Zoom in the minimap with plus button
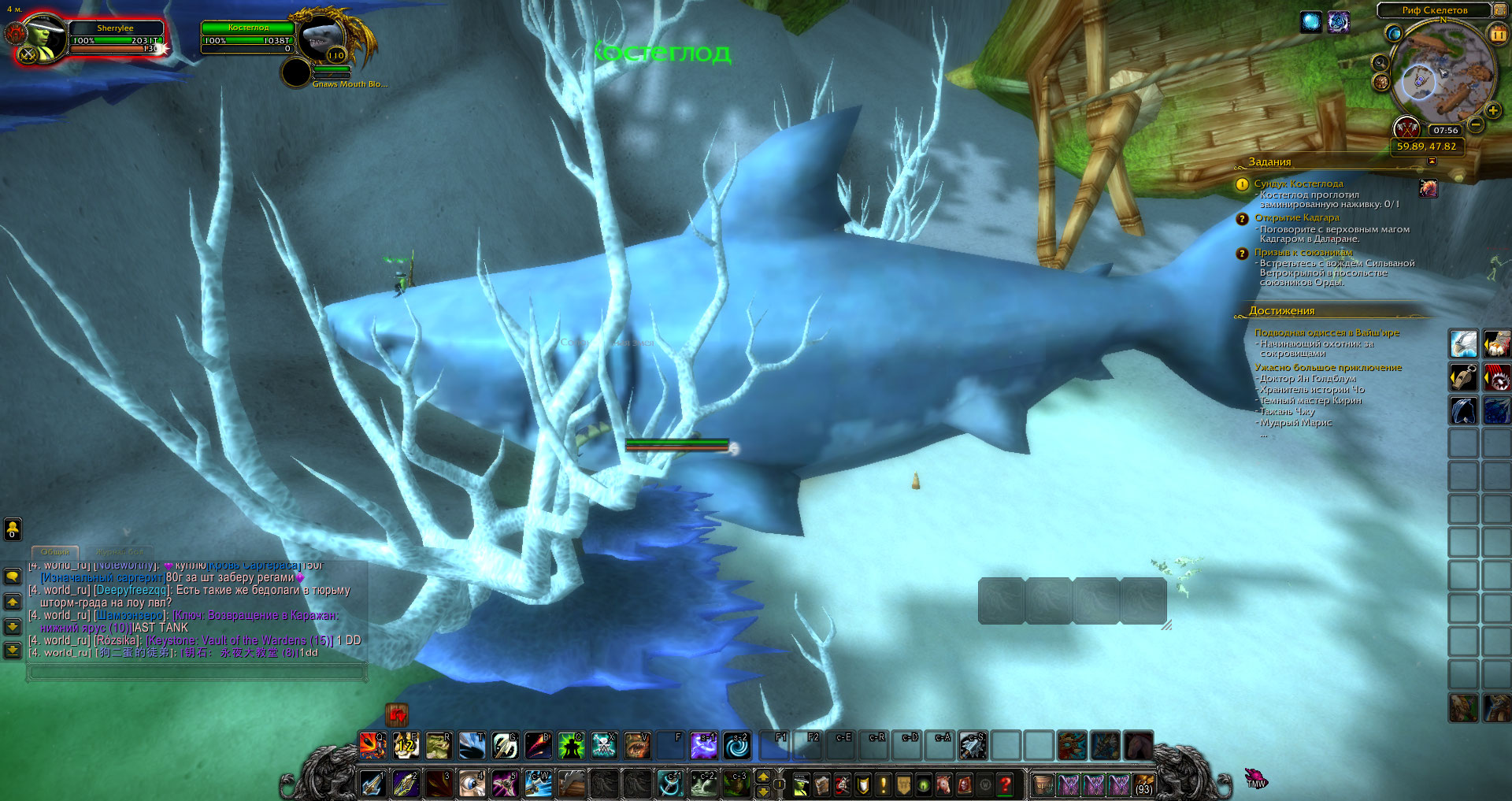The width and height of the screenshot is (1512, 801). click(x=1492, y=111)
